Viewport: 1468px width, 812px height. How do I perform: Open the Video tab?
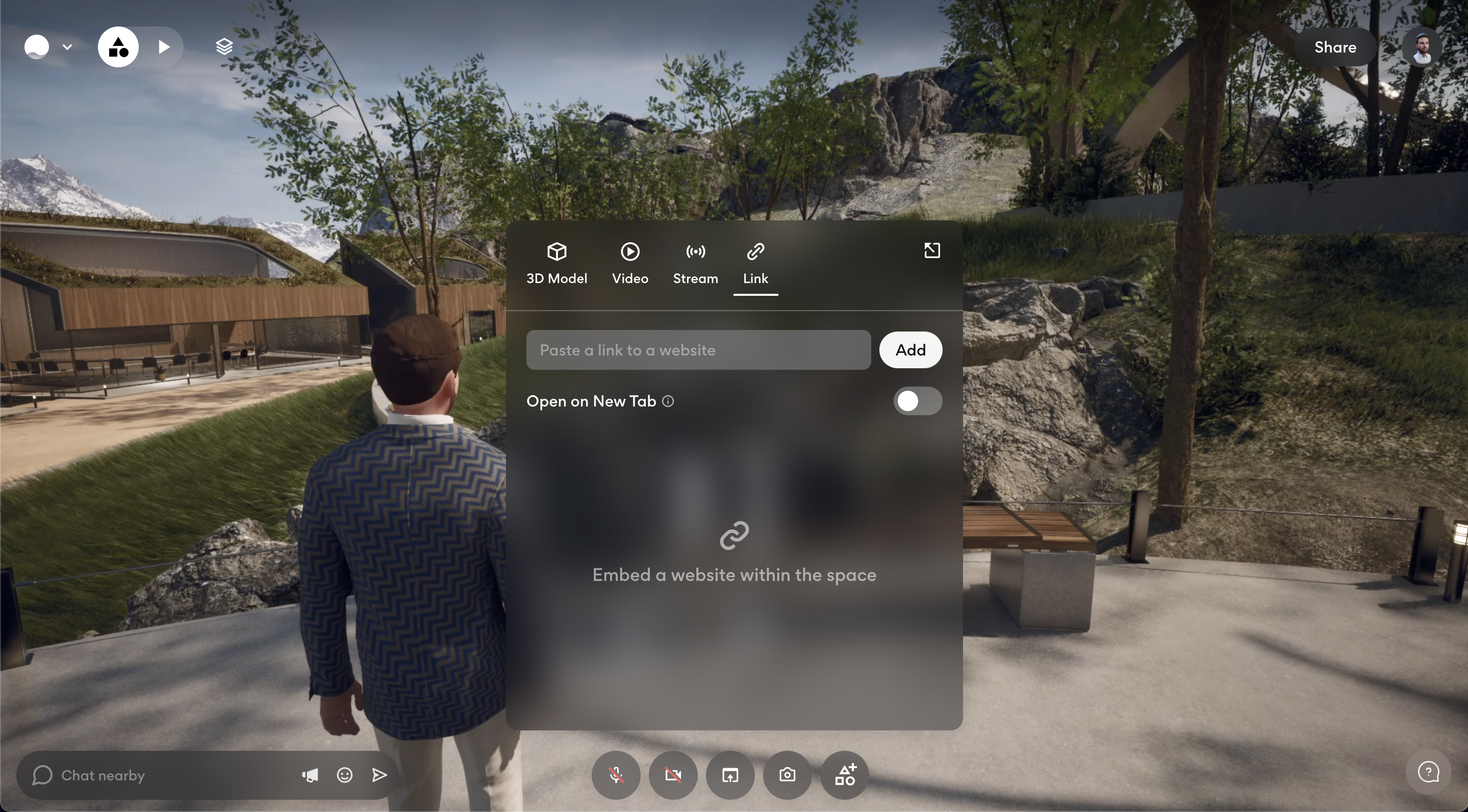(630, 263)
